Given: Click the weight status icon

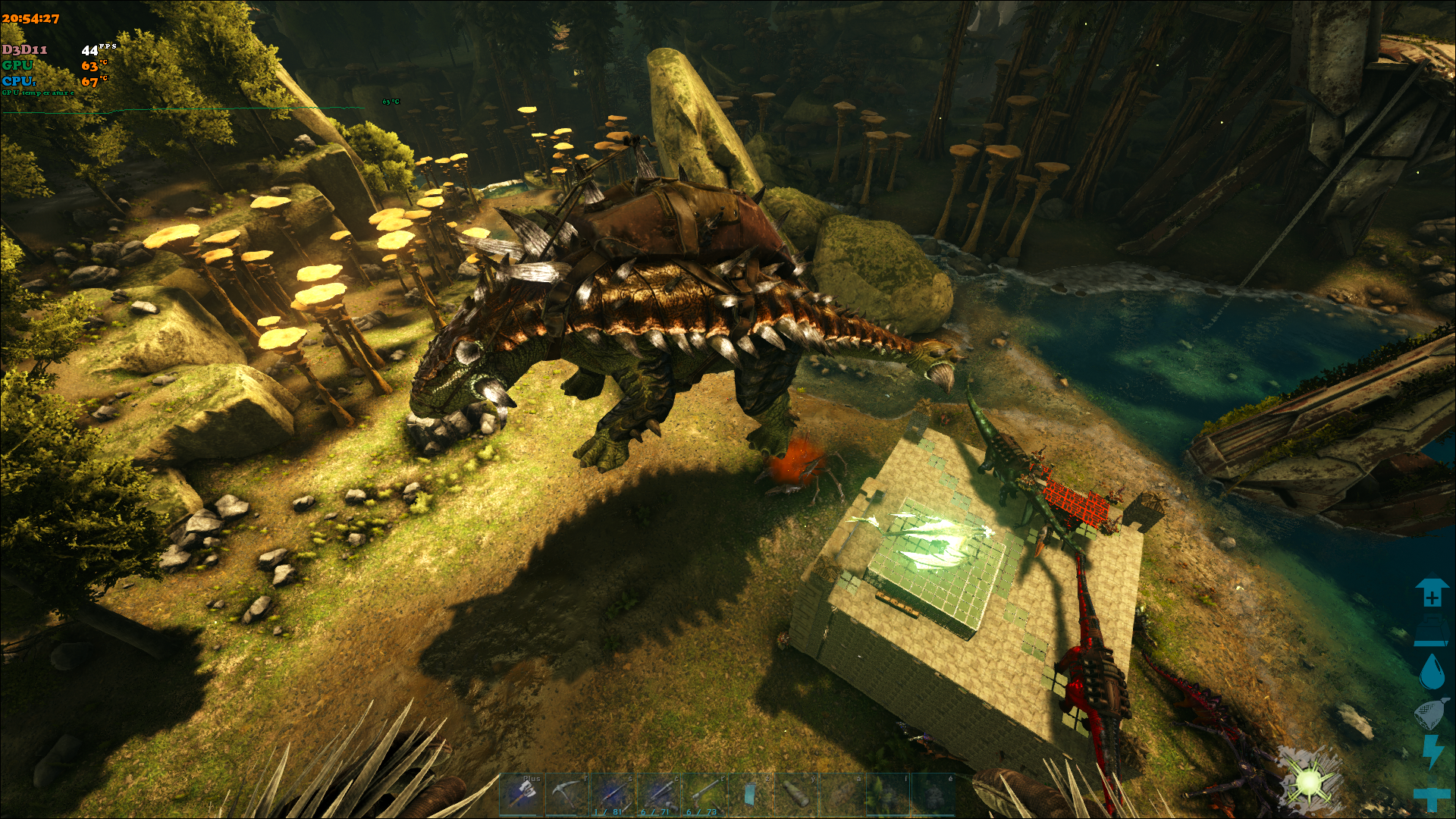Looking at the screenshot, I should (1431, 631).
